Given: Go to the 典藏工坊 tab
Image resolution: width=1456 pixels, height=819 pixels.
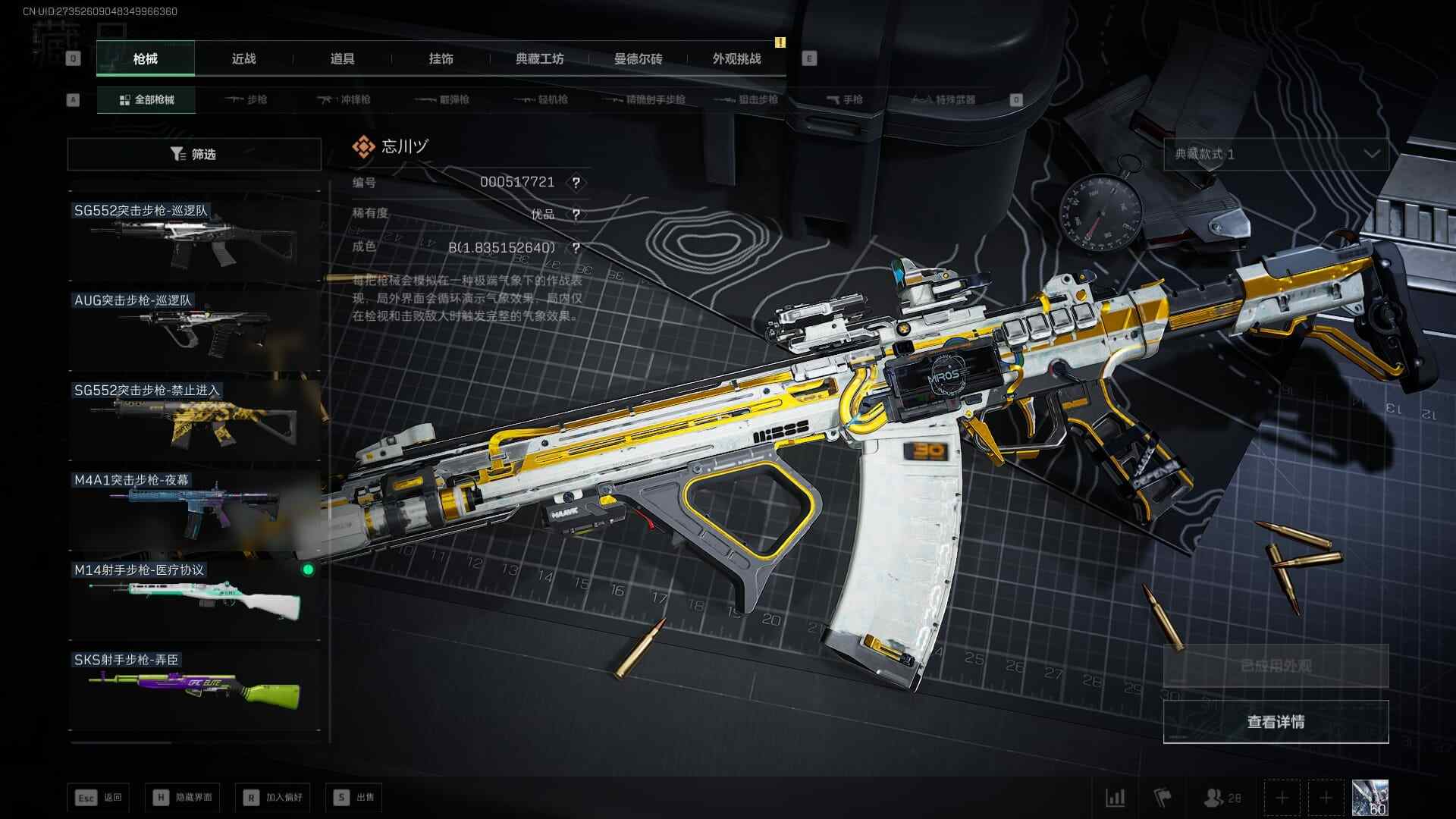Looking at the screenshot, I should tap(539, 58).
